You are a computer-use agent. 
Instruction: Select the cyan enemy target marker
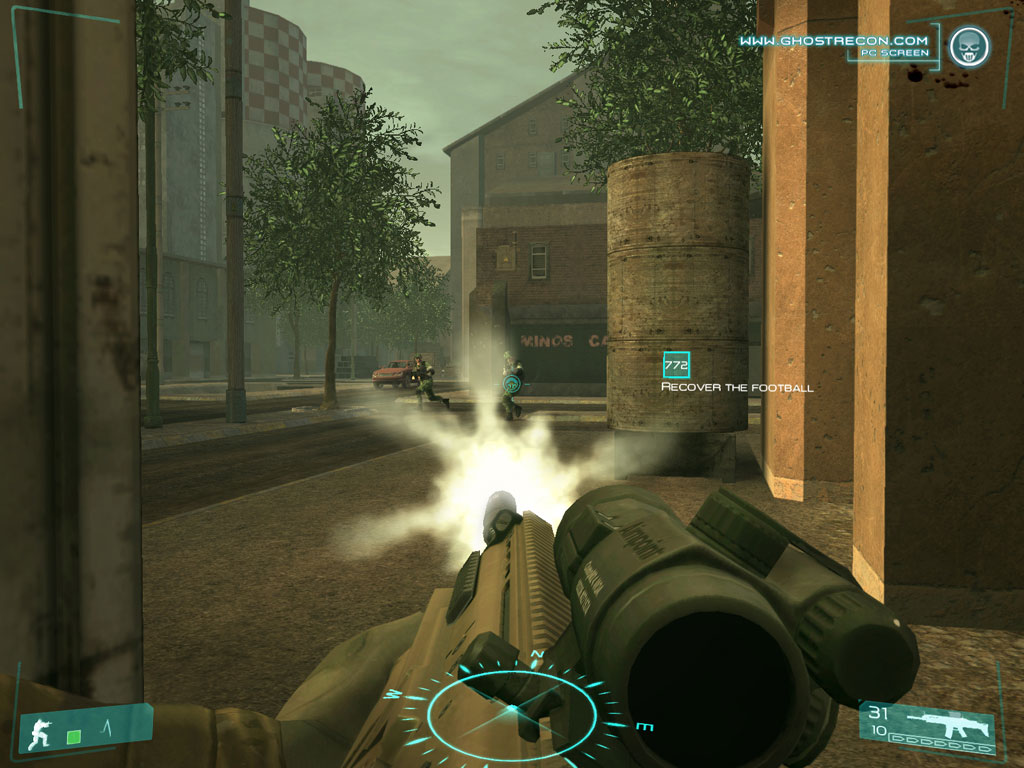point(513,381)
